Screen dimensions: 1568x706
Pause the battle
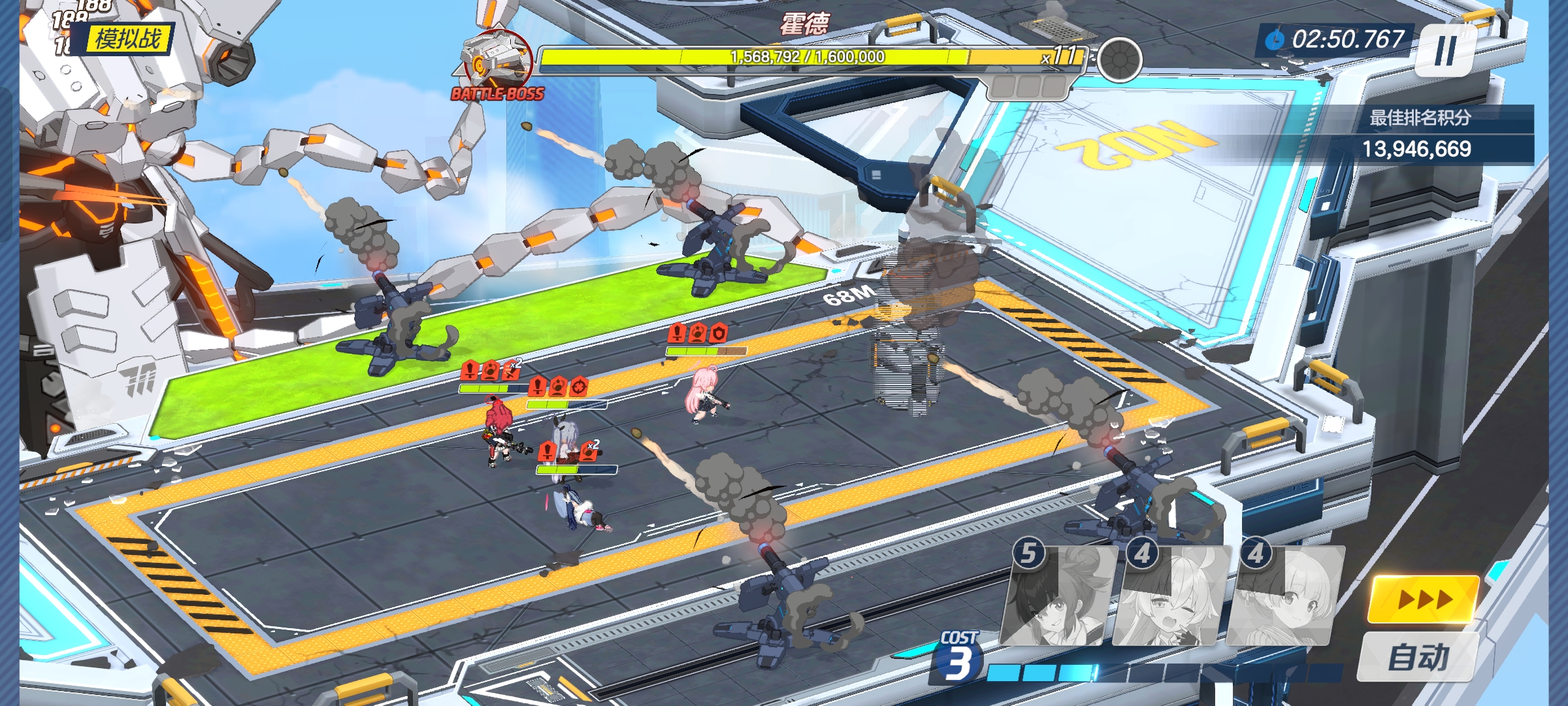click(1445, 50)
